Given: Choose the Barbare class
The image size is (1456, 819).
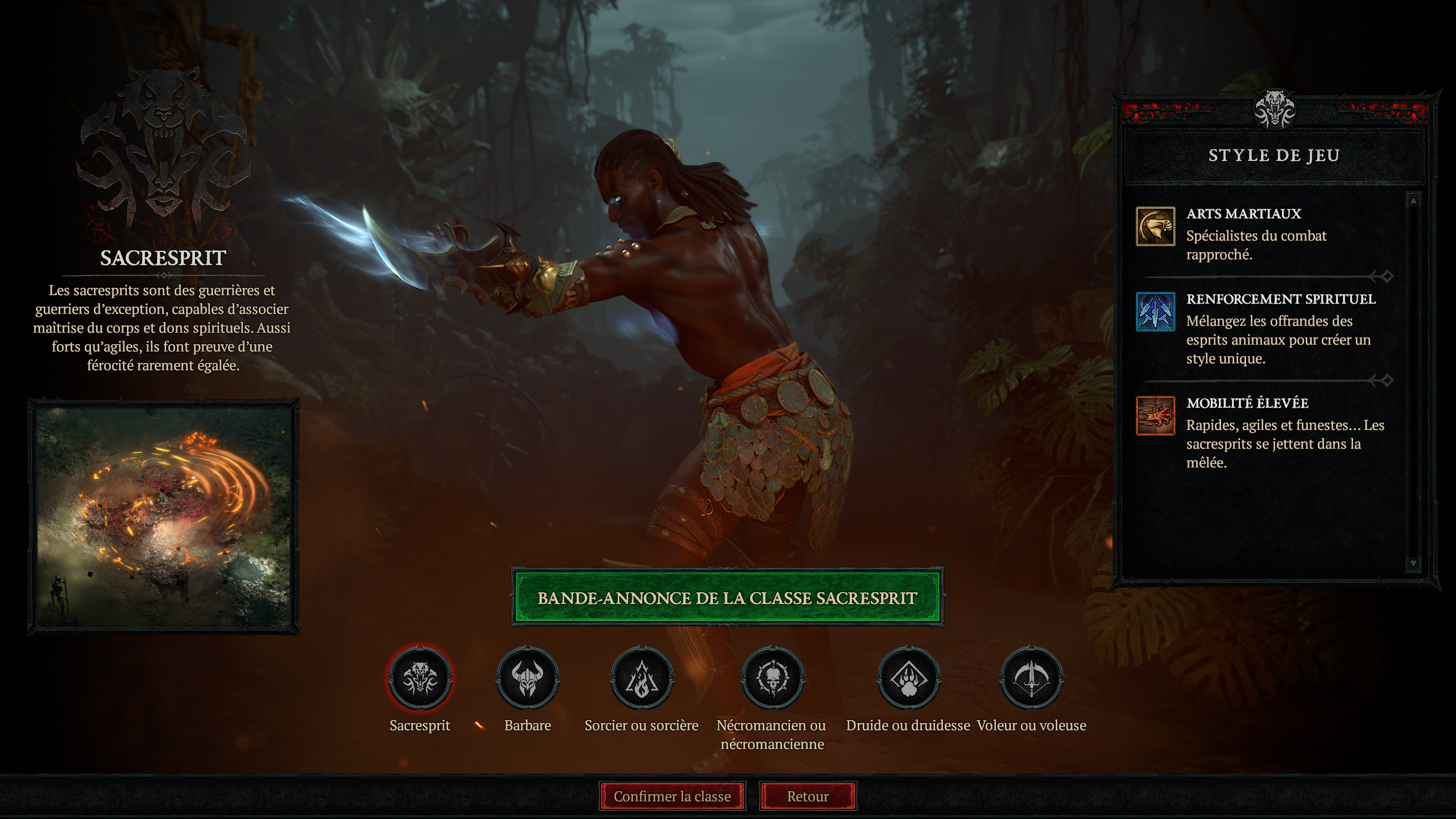Looking at the screenshot, I should [x=527, y=678].
